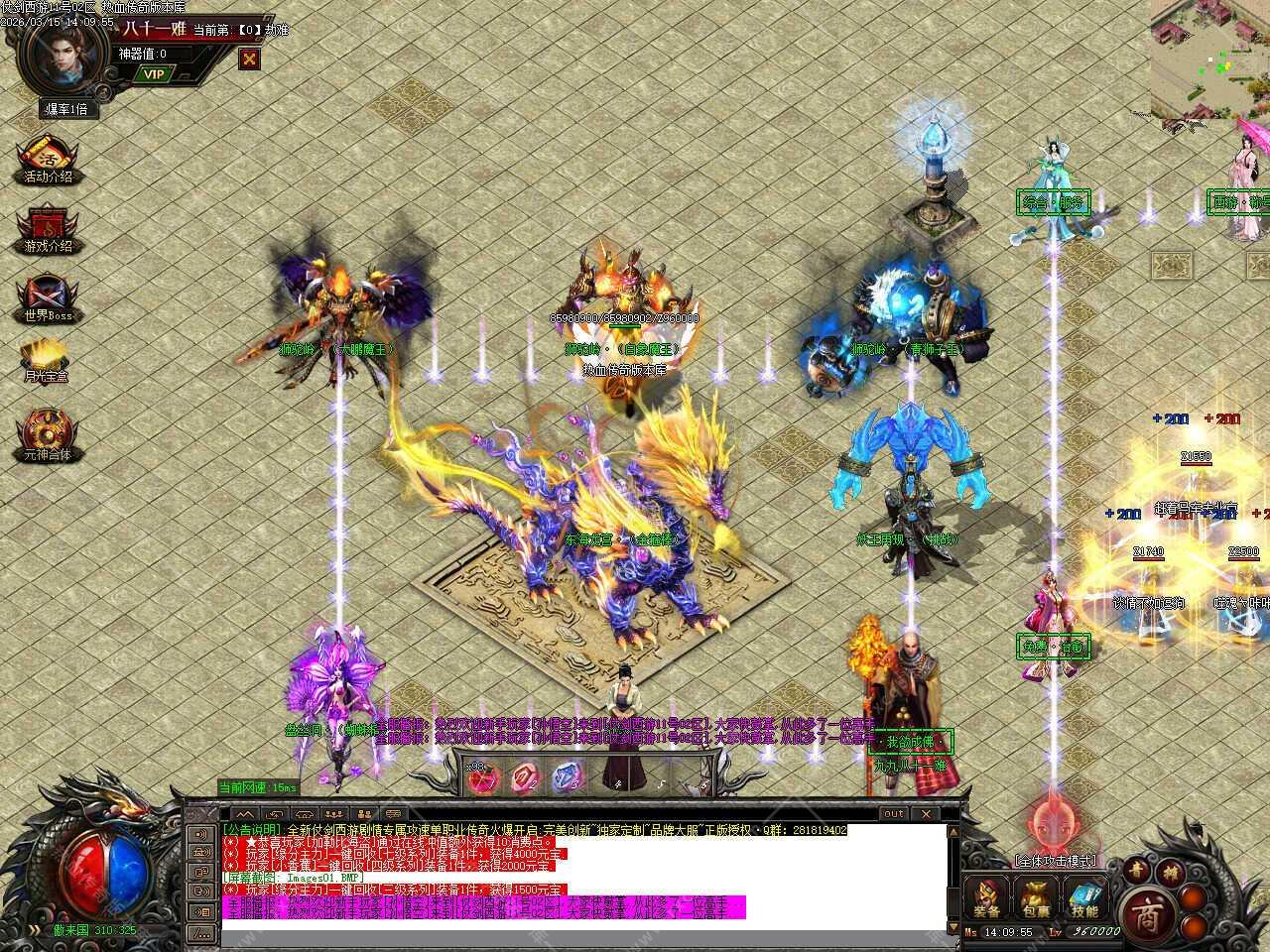
Task: Use the blue crystal item in the hotbar
Action: point(567,777)
